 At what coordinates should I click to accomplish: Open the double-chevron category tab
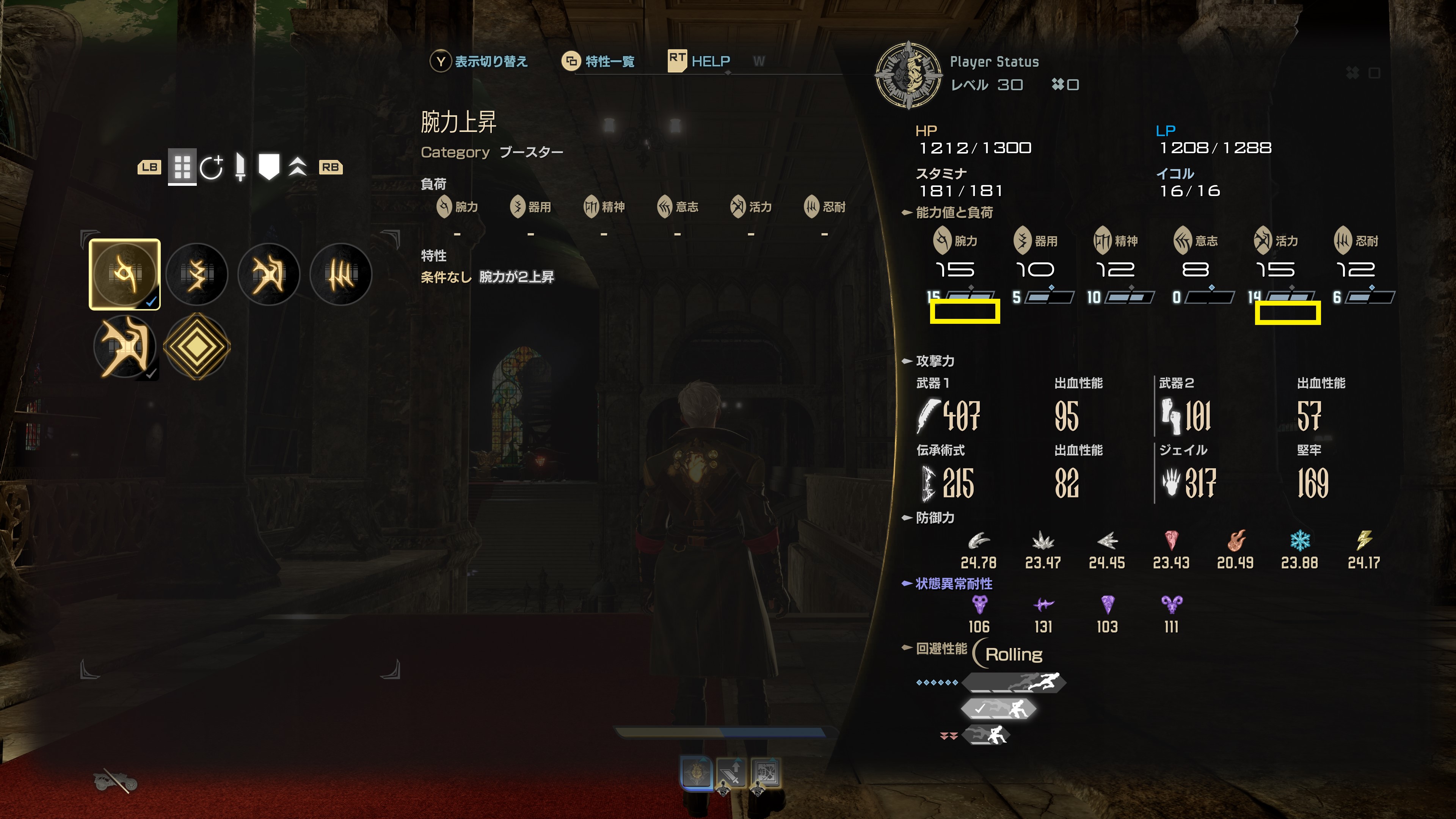click(298, 167)
